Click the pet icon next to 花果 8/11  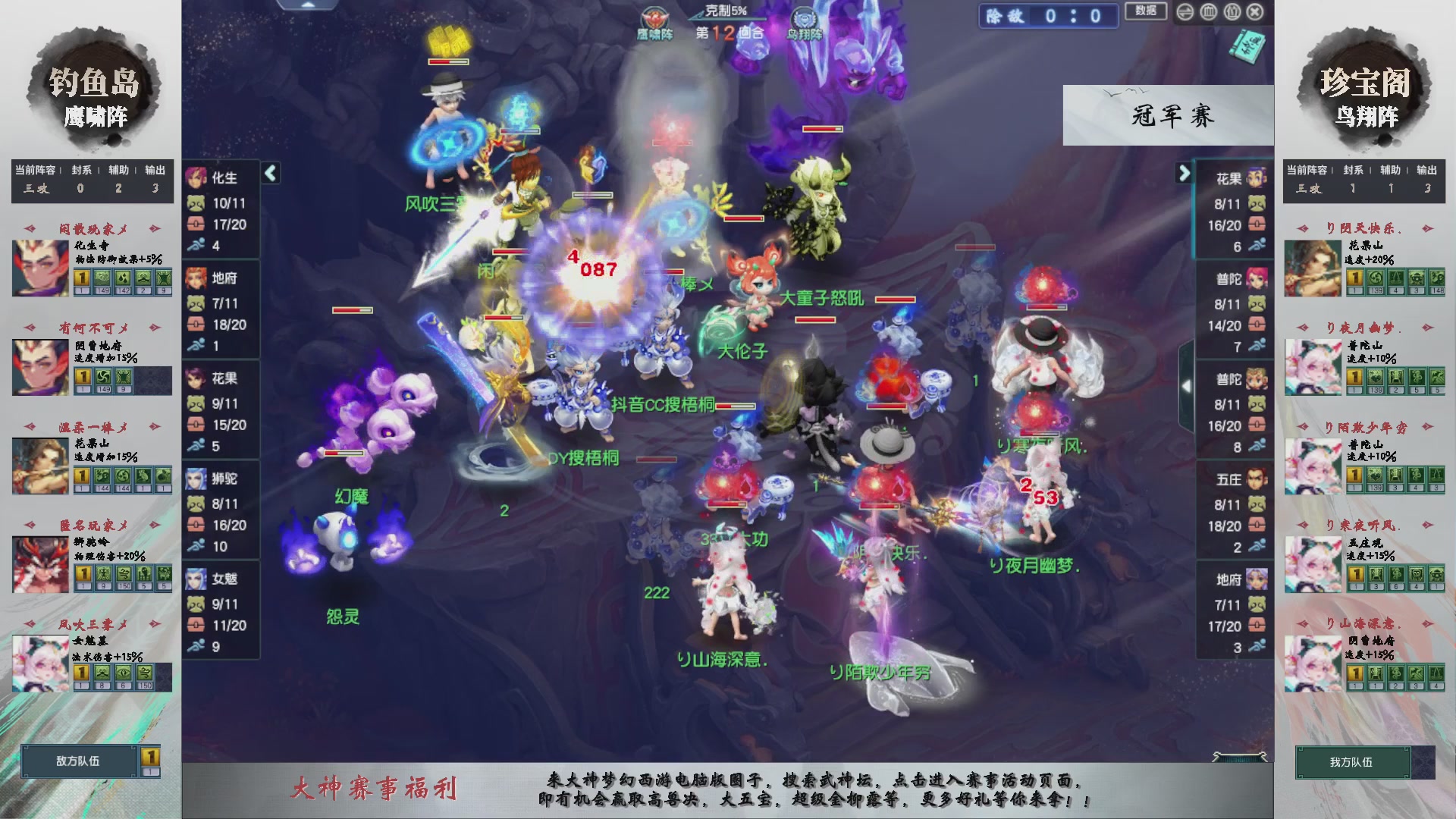point(1258,203)
